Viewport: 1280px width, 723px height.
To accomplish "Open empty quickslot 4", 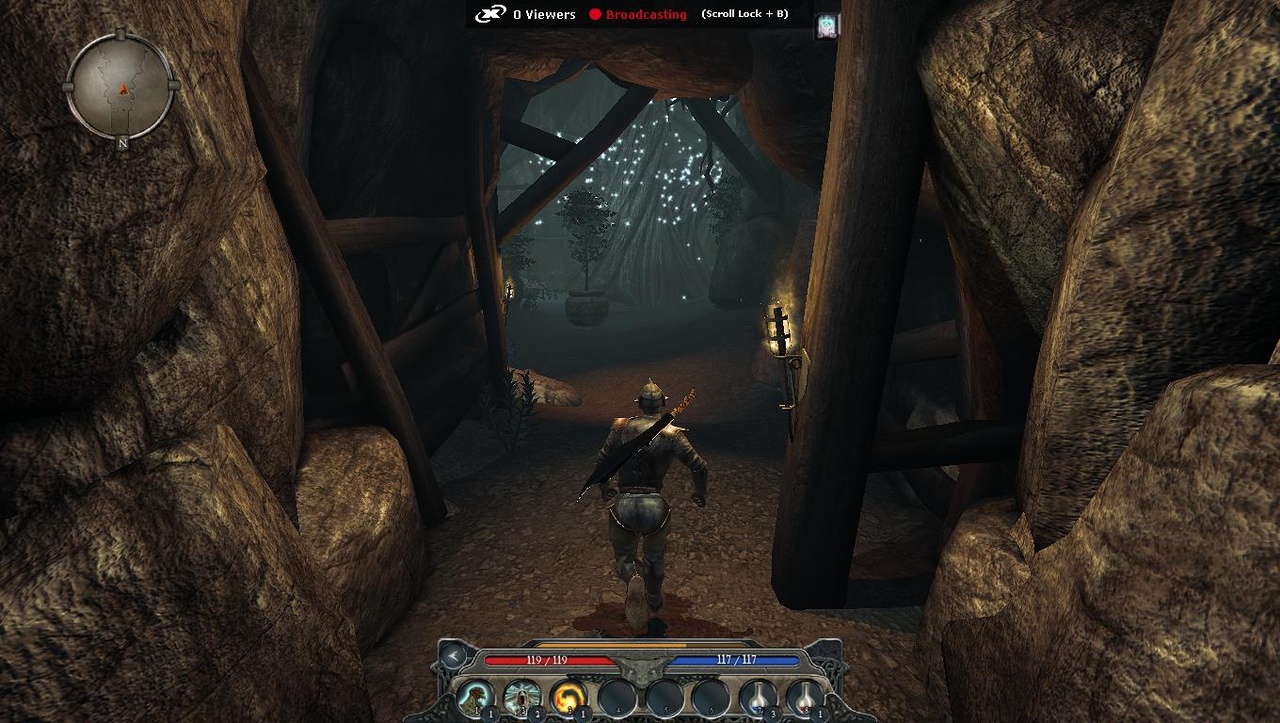I will [x=615, y=695].
